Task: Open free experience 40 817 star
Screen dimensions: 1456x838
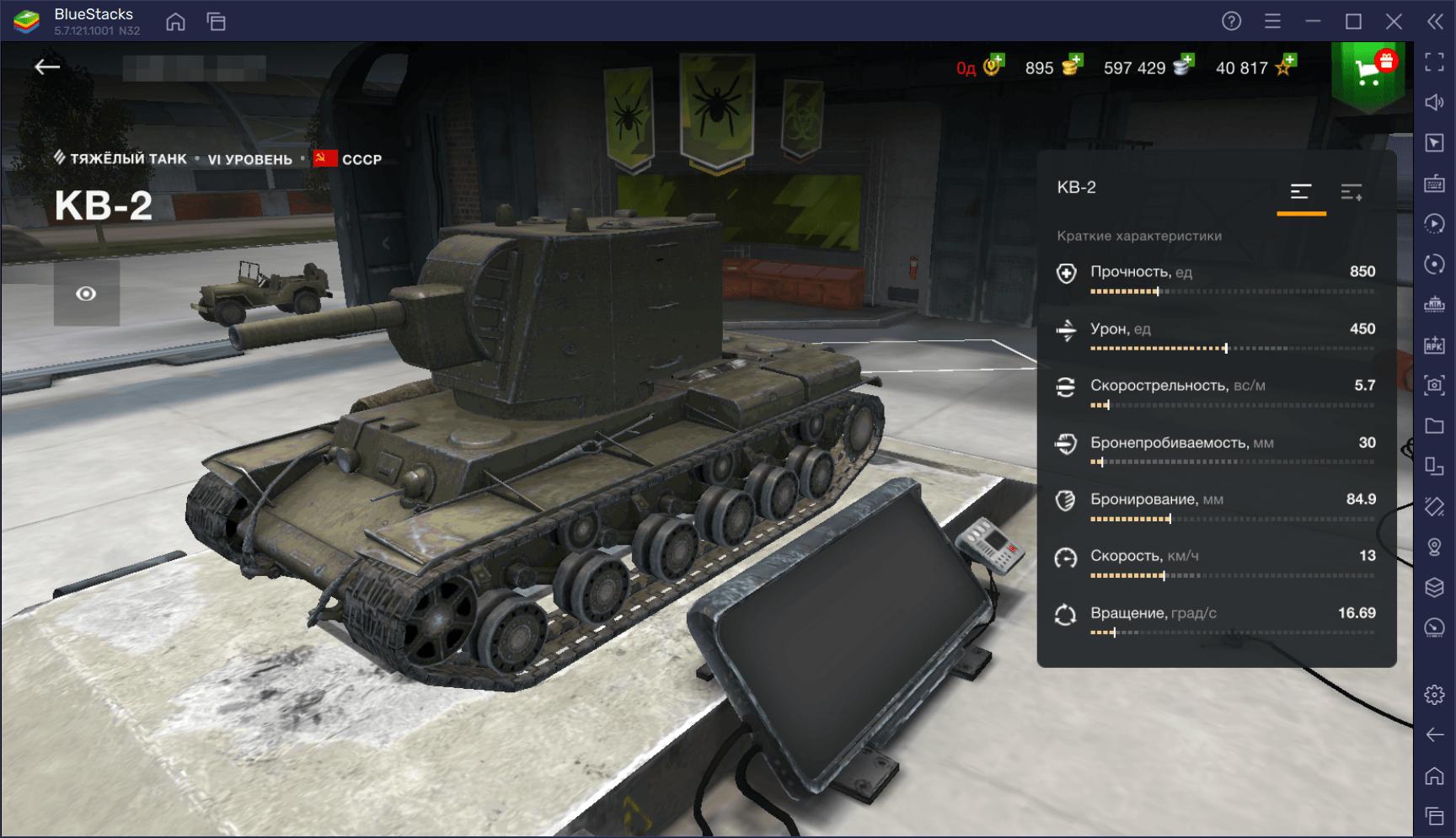Action: (x=1286, y=66)
